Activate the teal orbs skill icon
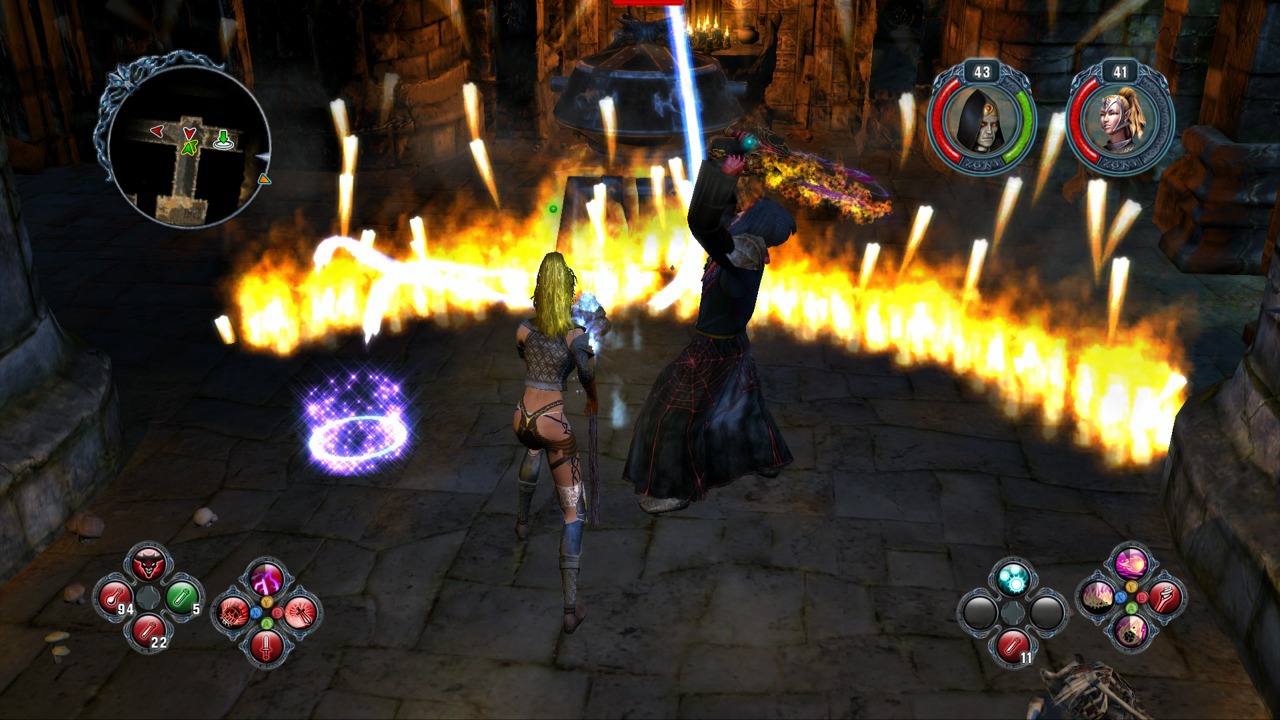The image size is (1280, 720). pyautogui.click(x=1012, y=577)
